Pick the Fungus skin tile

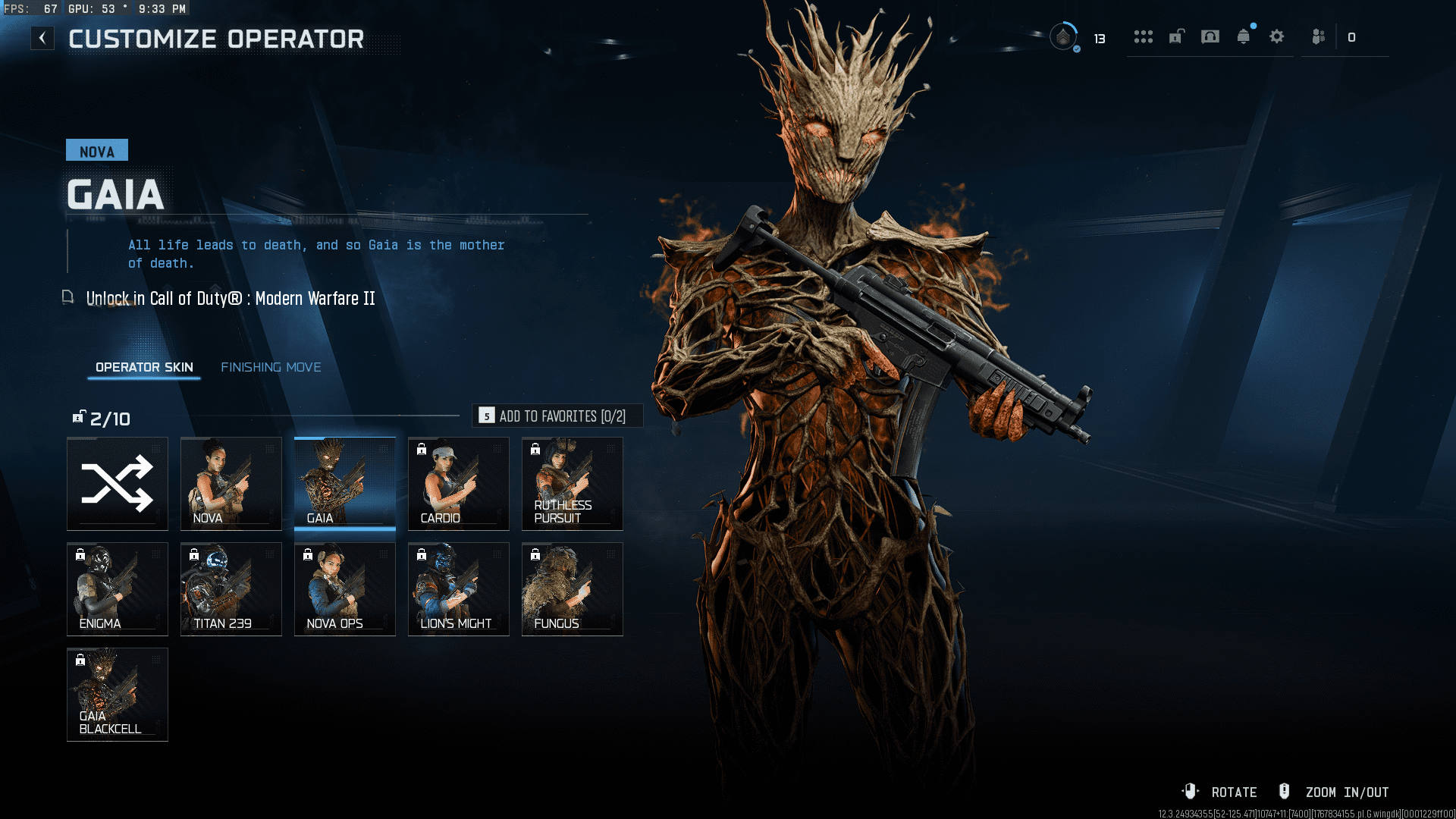pyautogui.click(x=573, y=588)
